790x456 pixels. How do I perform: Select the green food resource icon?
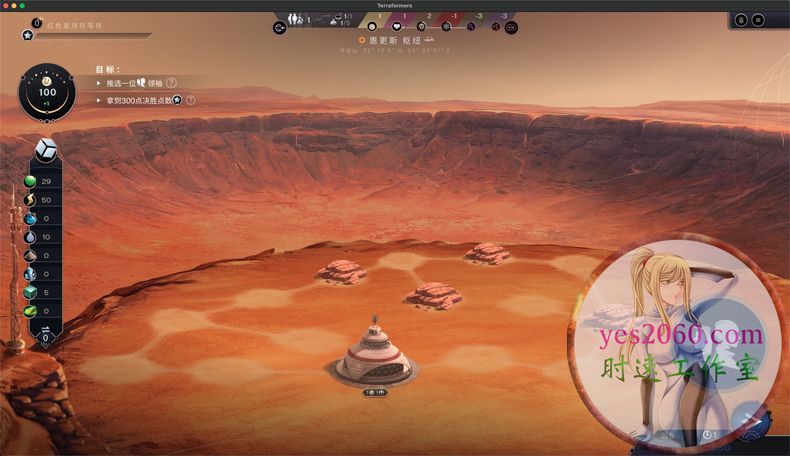click(x=31, y=181)
